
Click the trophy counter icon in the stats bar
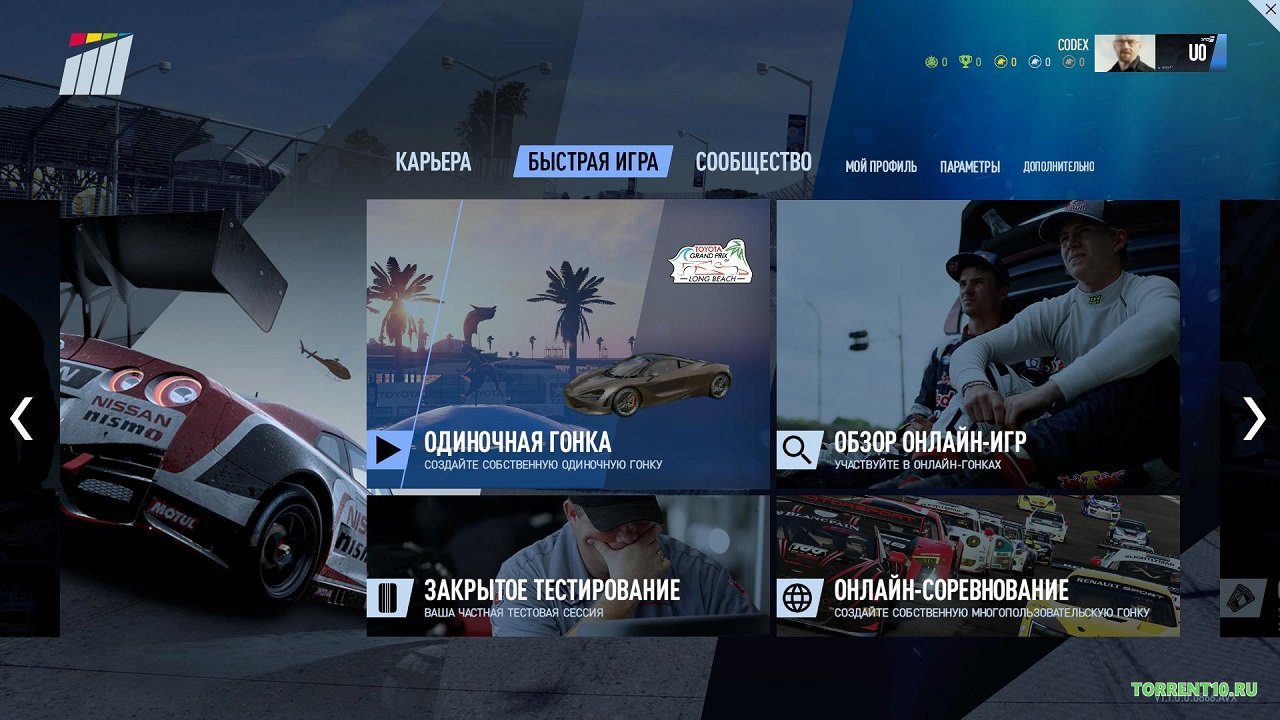click(964, 60)
